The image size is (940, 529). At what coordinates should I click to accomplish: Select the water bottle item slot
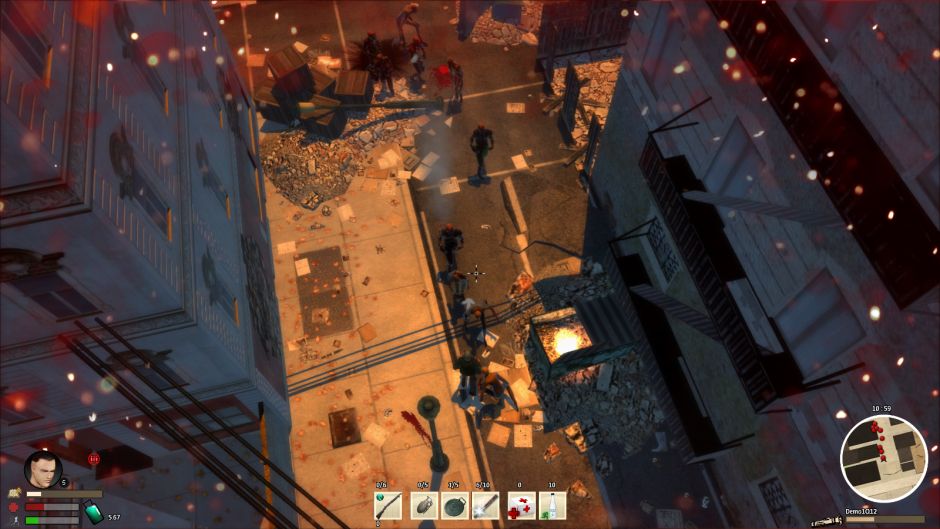(x=552, y=506)
